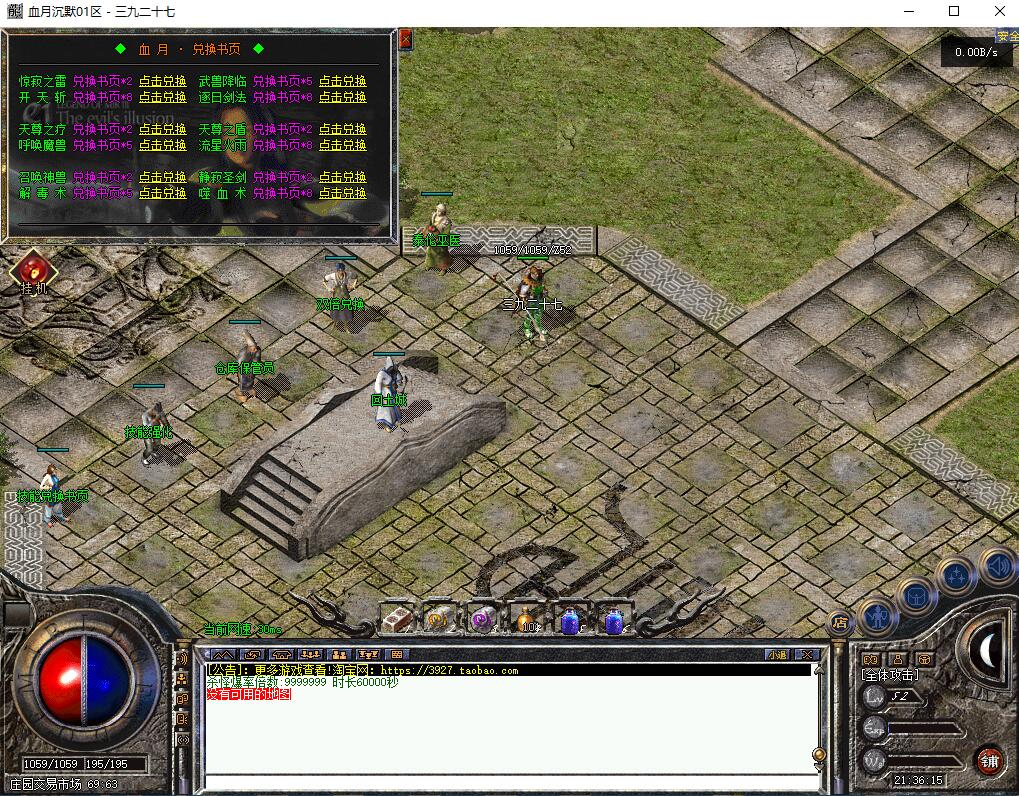Redeem the 噬血术 skill book

tap(342, 193)
